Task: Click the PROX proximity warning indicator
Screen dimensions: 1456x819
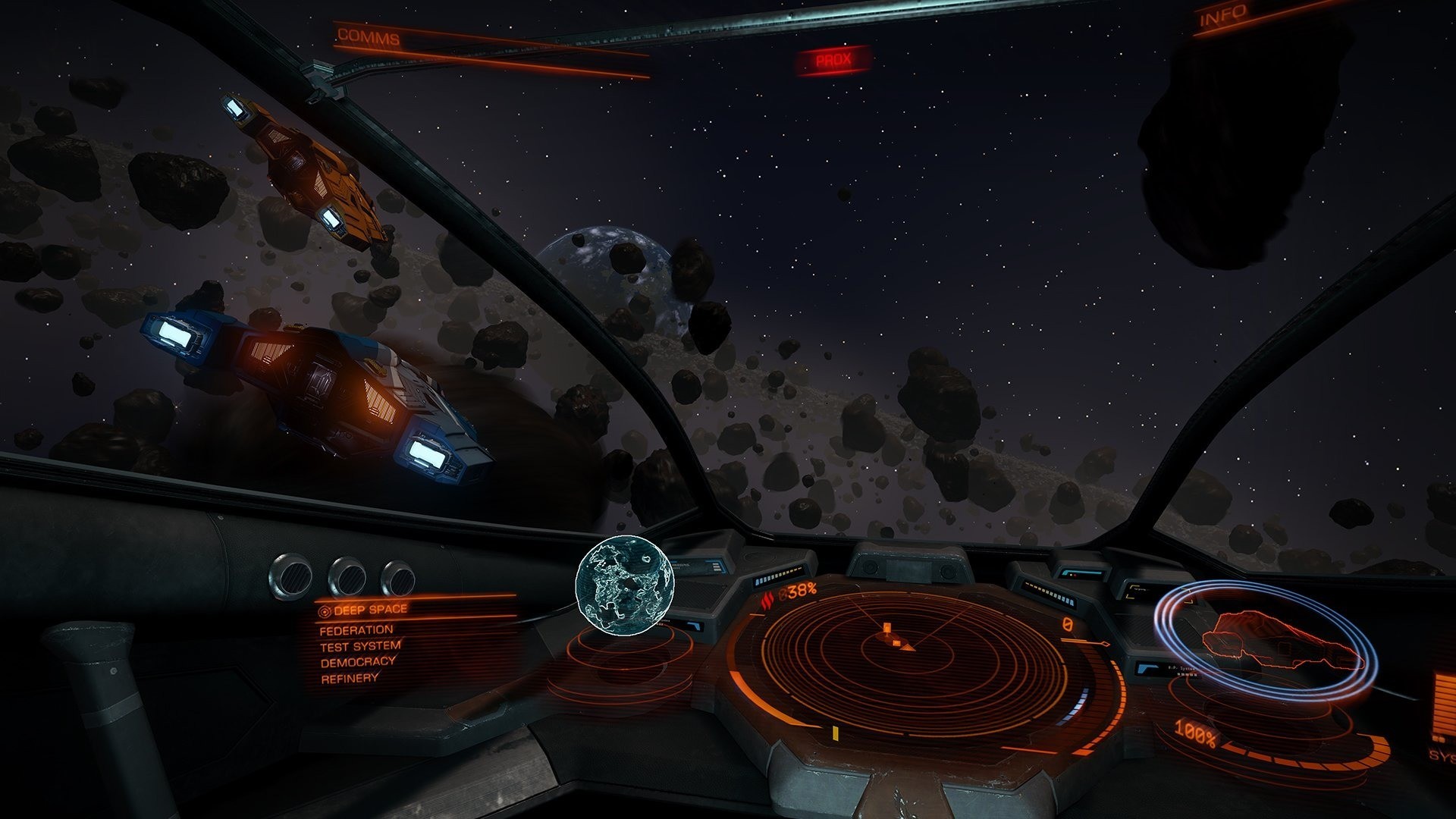Action: point(833,59)
